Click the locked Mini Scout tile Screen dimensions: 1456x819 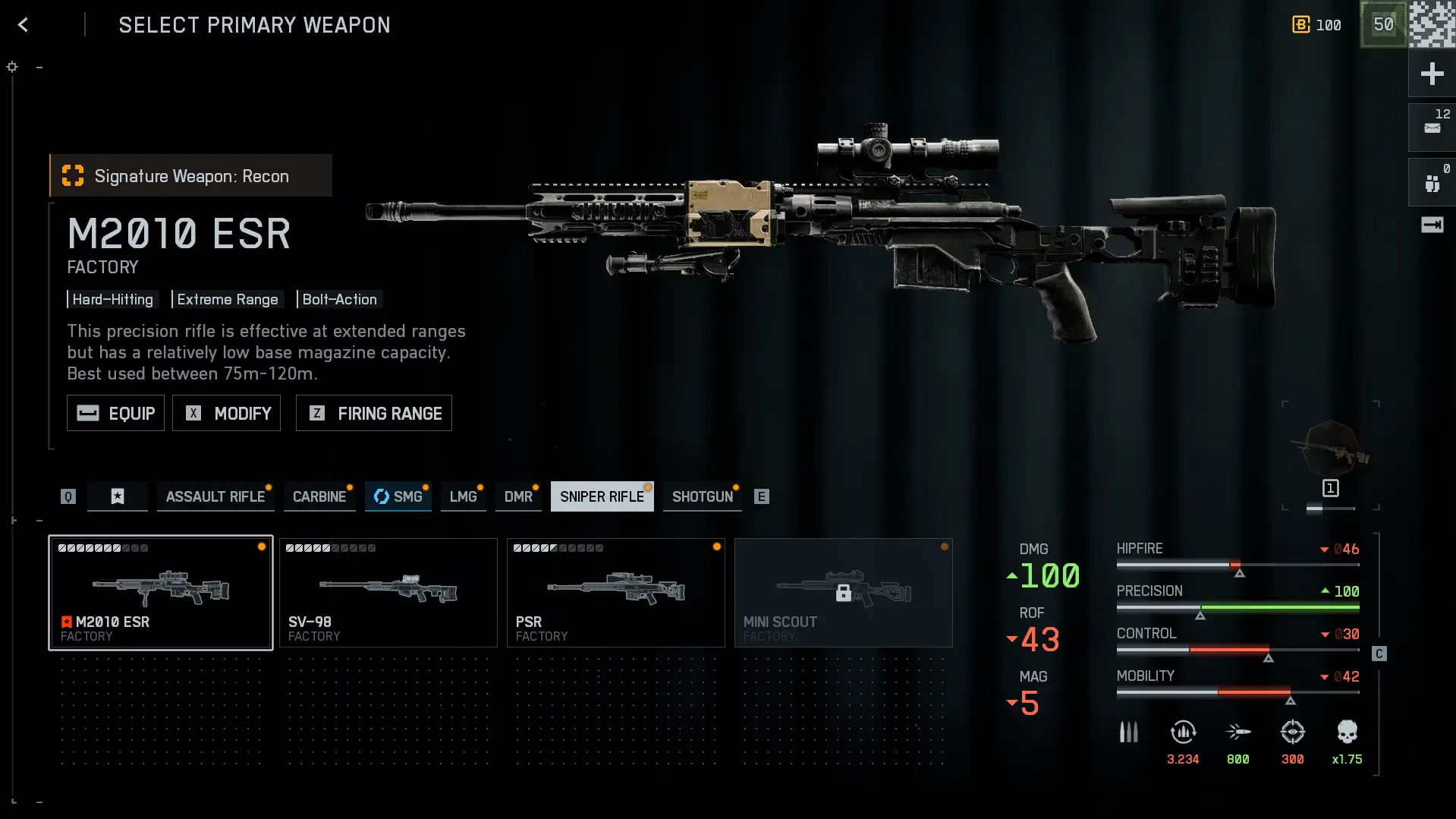pyautogui.click(x=843, y=592)
